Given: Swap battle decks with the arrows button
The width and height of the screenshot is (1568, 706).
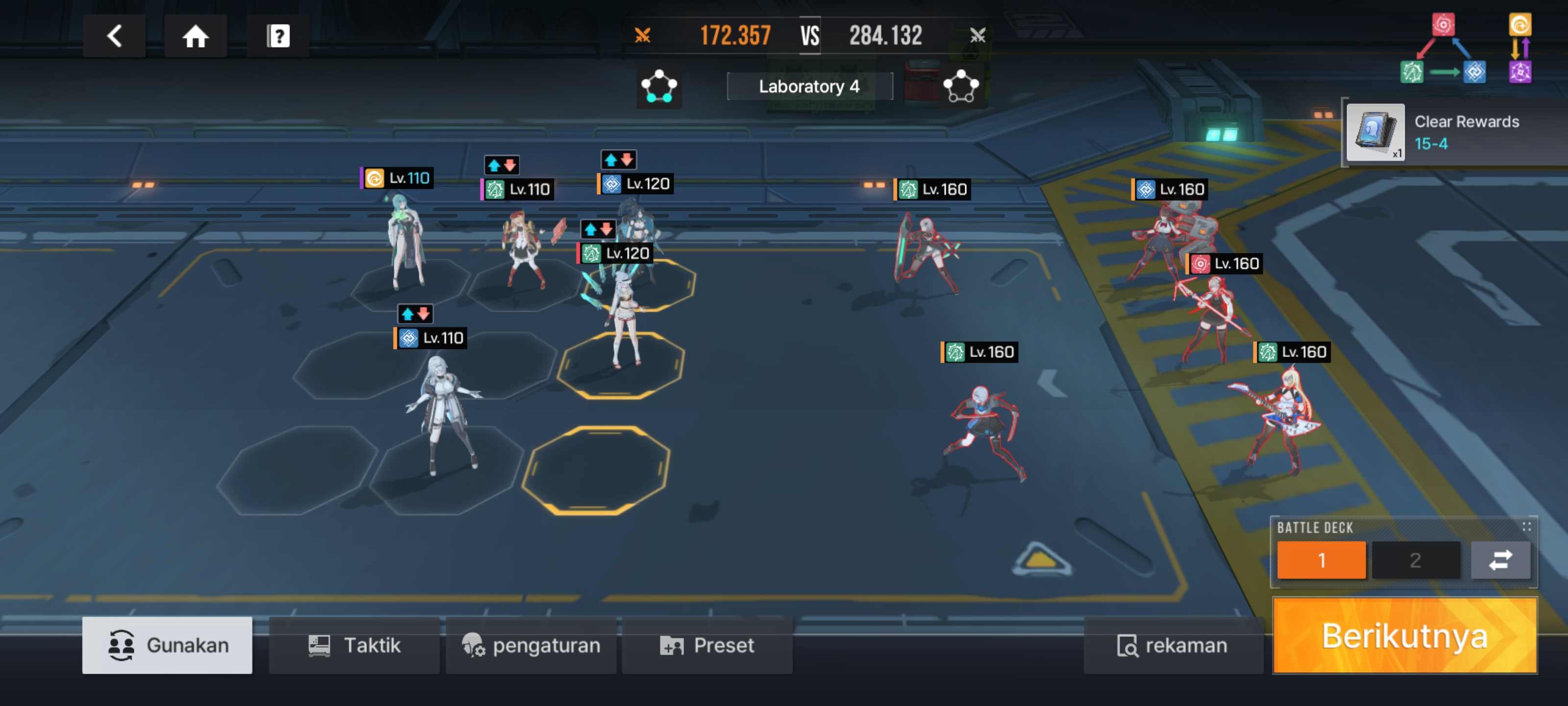Looking at the screenshot, I should (x=1500, y=560).
